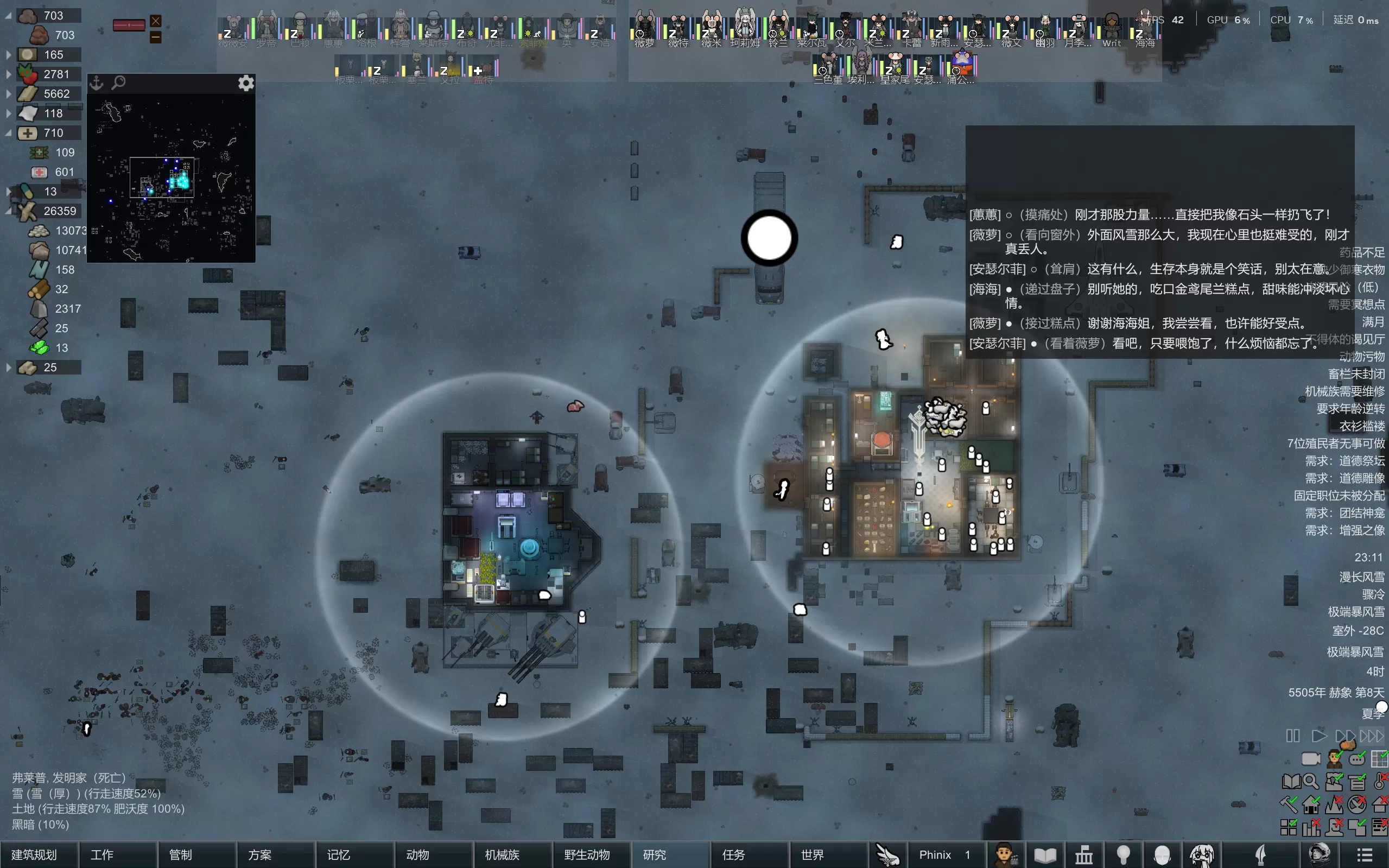This screenshot has height=868, width=1389.
Task: Open the 药品不足 low medicine alert
Action: (1361, 252)
